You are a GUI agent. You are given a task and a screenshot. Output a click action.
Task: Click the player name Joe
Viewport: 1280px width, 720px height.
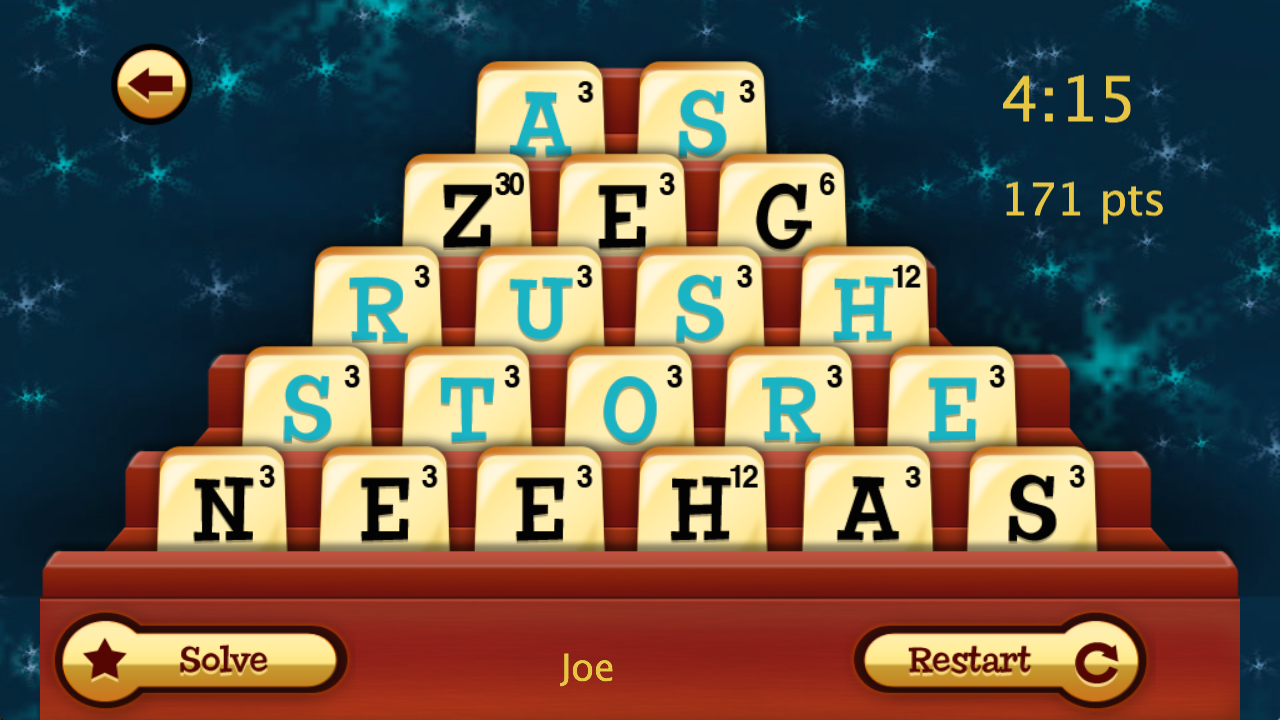click(x=588, y=670)
